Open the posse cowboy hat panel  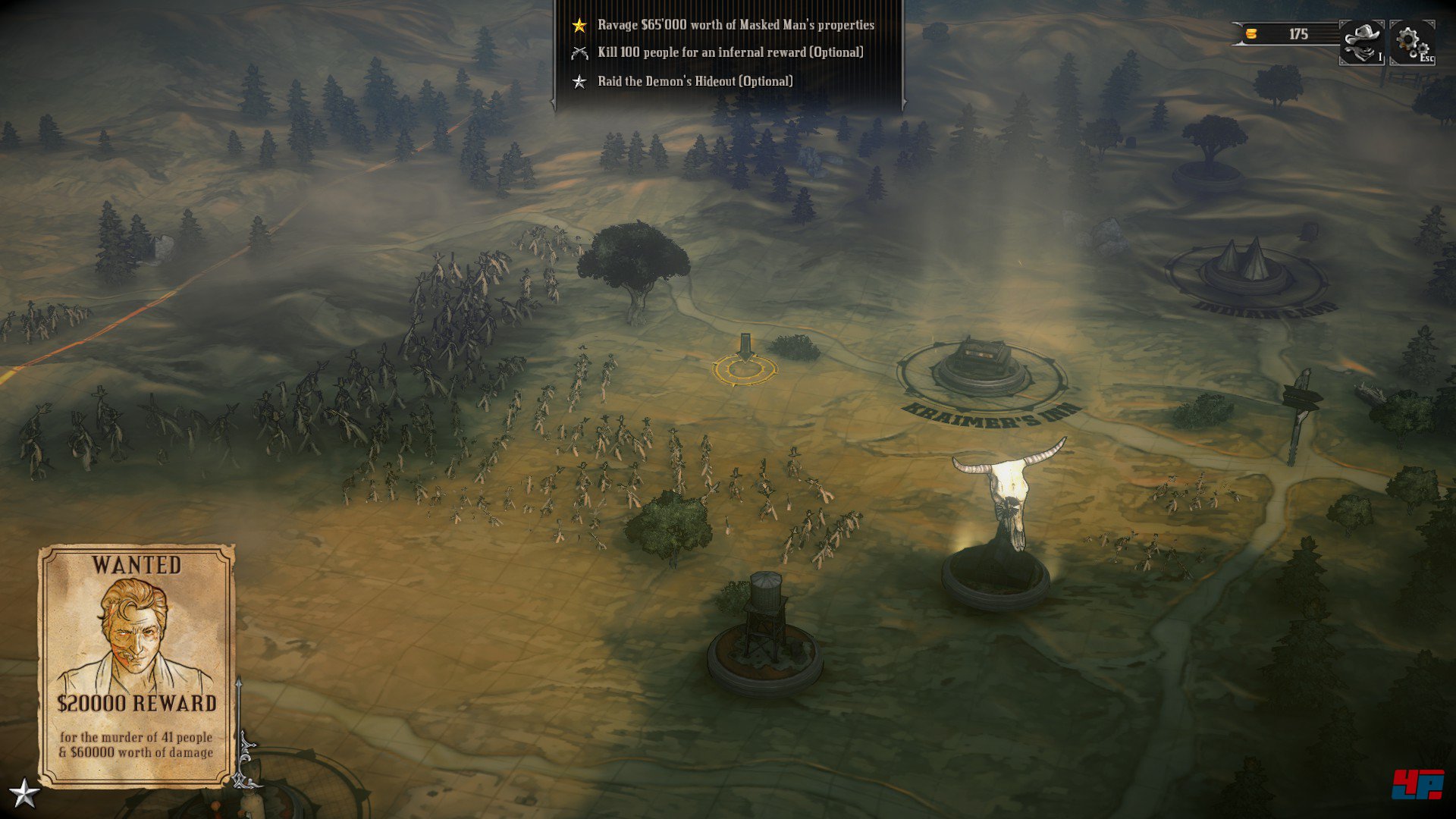(1362, 42)
